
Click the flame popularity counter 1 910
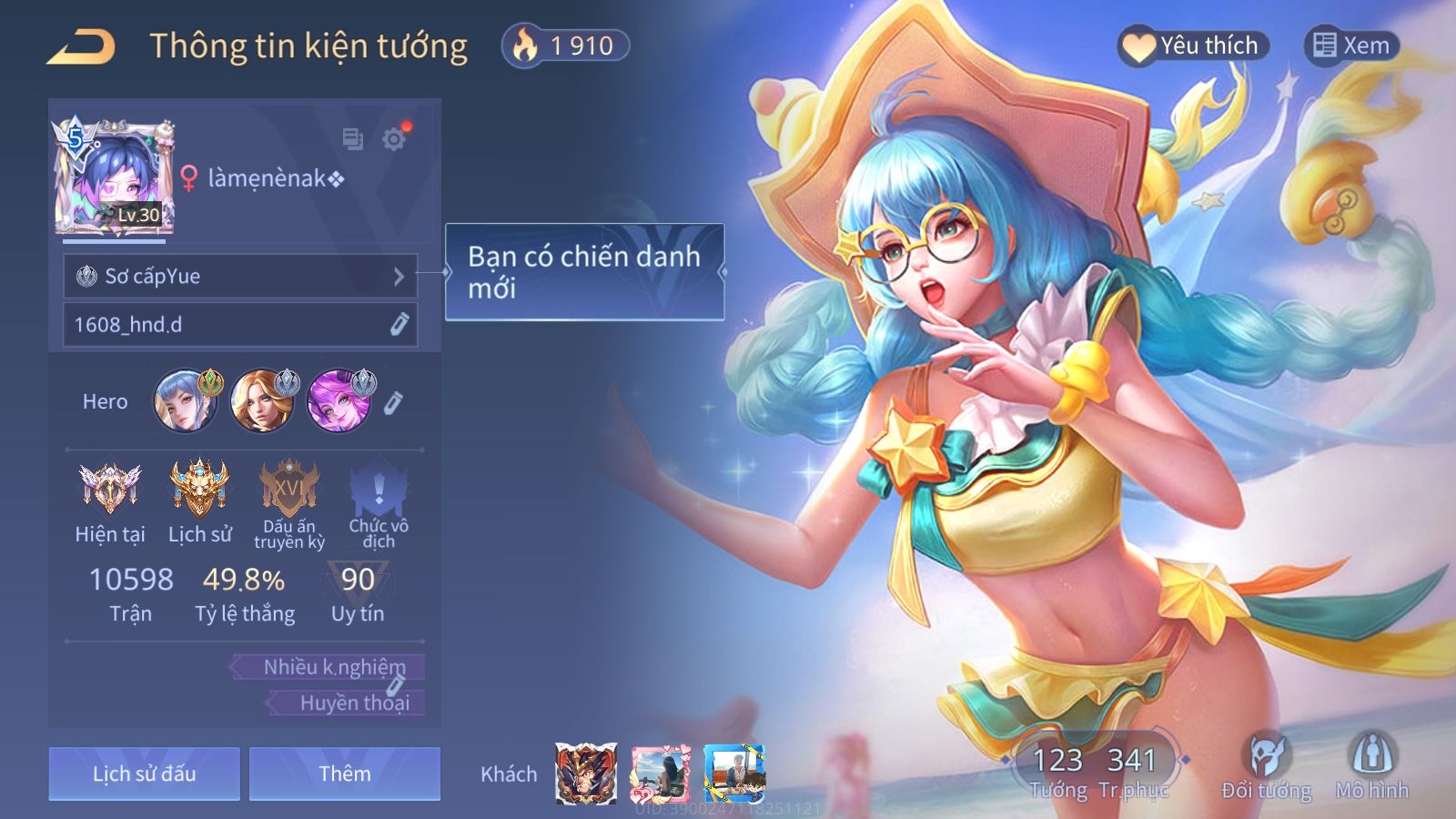[565, 45]
